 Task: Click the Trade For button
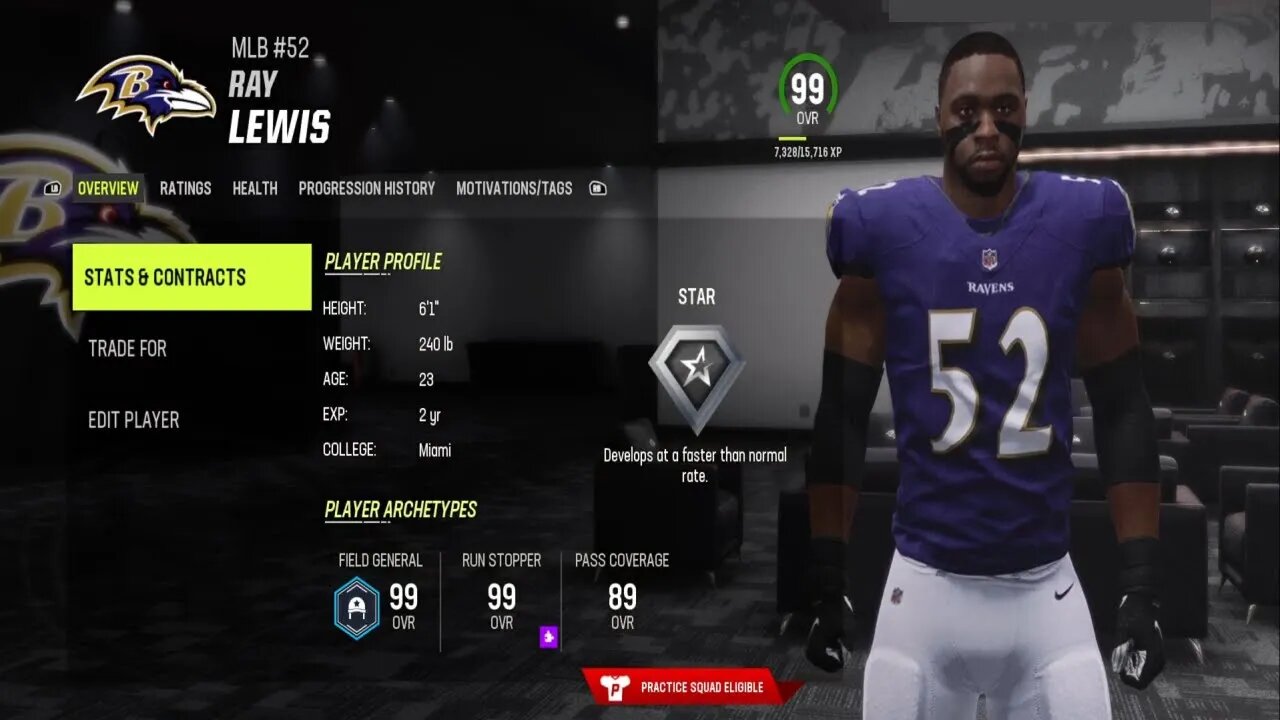[x=127, y=349]
